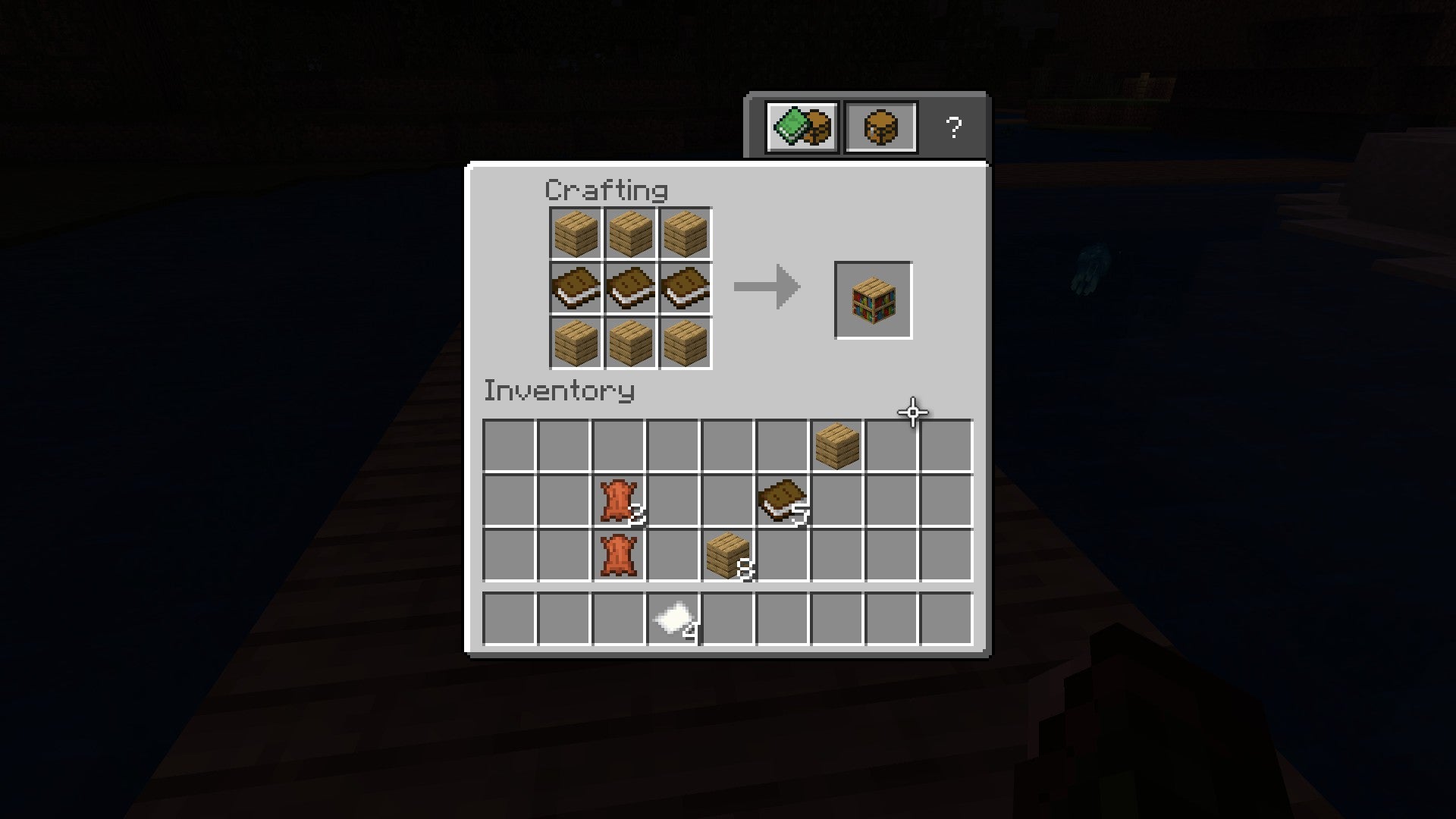This screenshot has height=819, width=1456.
Task: Select the bookshelf in the crafting output slot
Action: click(x=873, y=300)
